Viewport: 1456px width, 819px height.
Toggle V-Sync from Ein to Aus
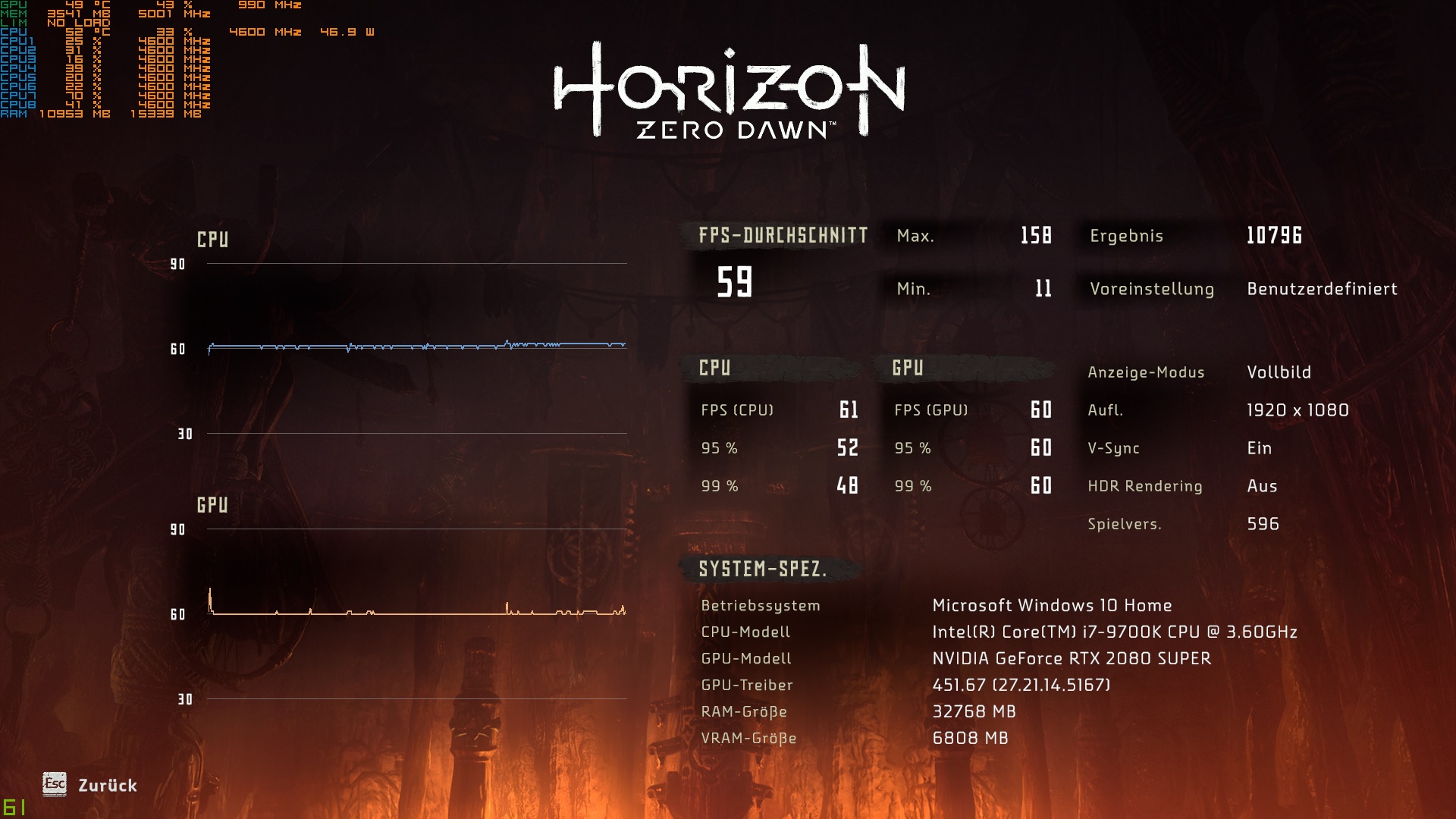(x=1260, y=448)
